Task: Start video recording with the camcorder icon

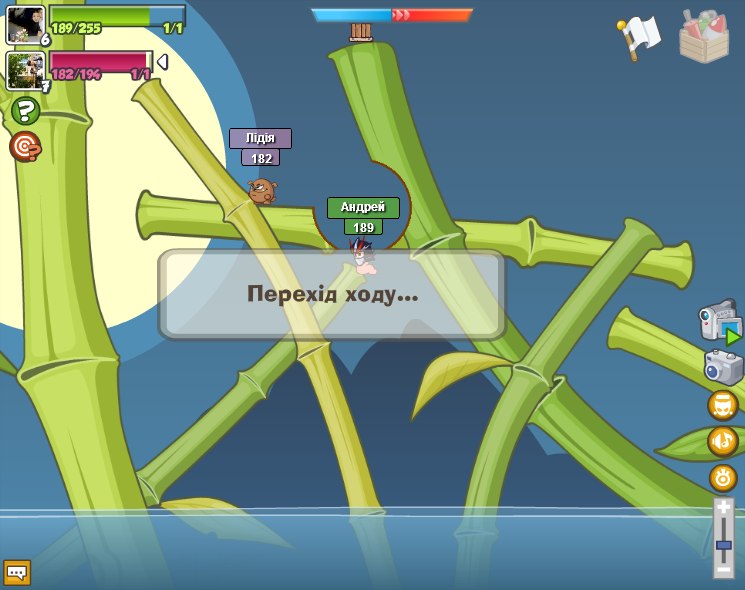Action: coord(720,322)
